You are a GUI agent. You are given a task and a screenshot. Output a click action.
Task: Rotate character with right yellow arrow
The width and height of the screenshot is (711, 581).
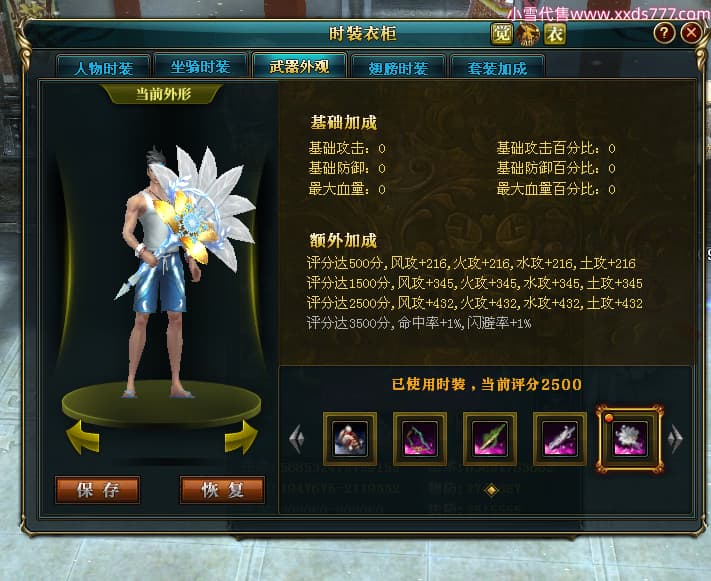240,436
